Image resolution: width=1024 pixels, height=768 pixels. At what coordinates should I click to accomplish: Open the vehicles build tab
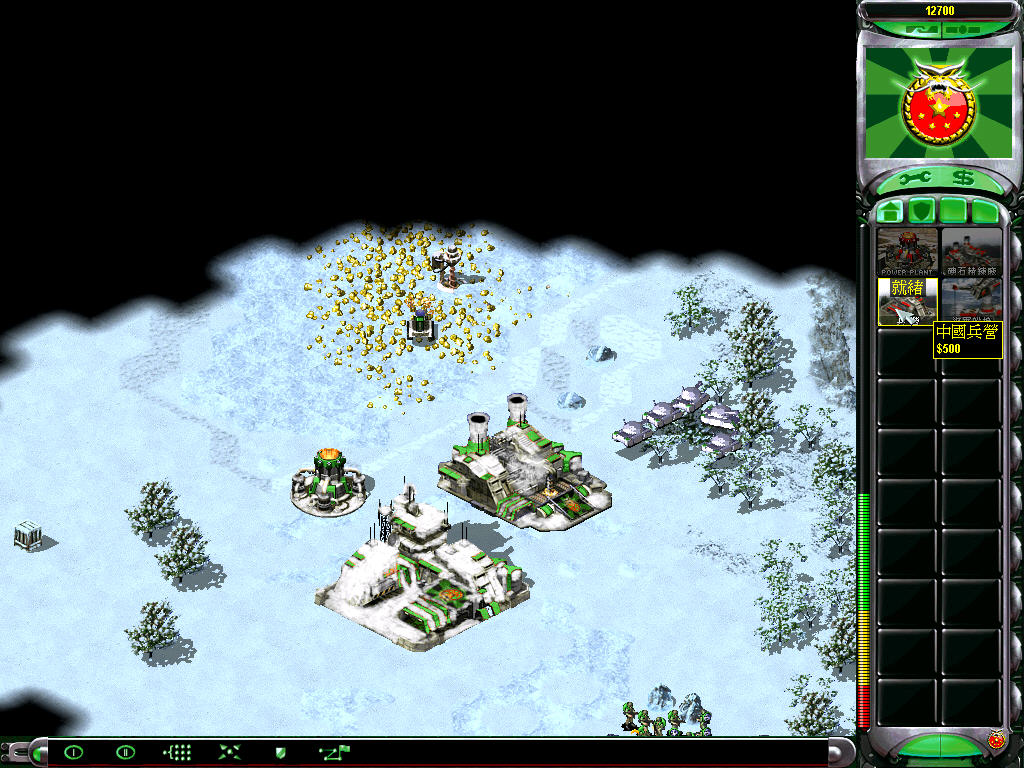point(985,211)
